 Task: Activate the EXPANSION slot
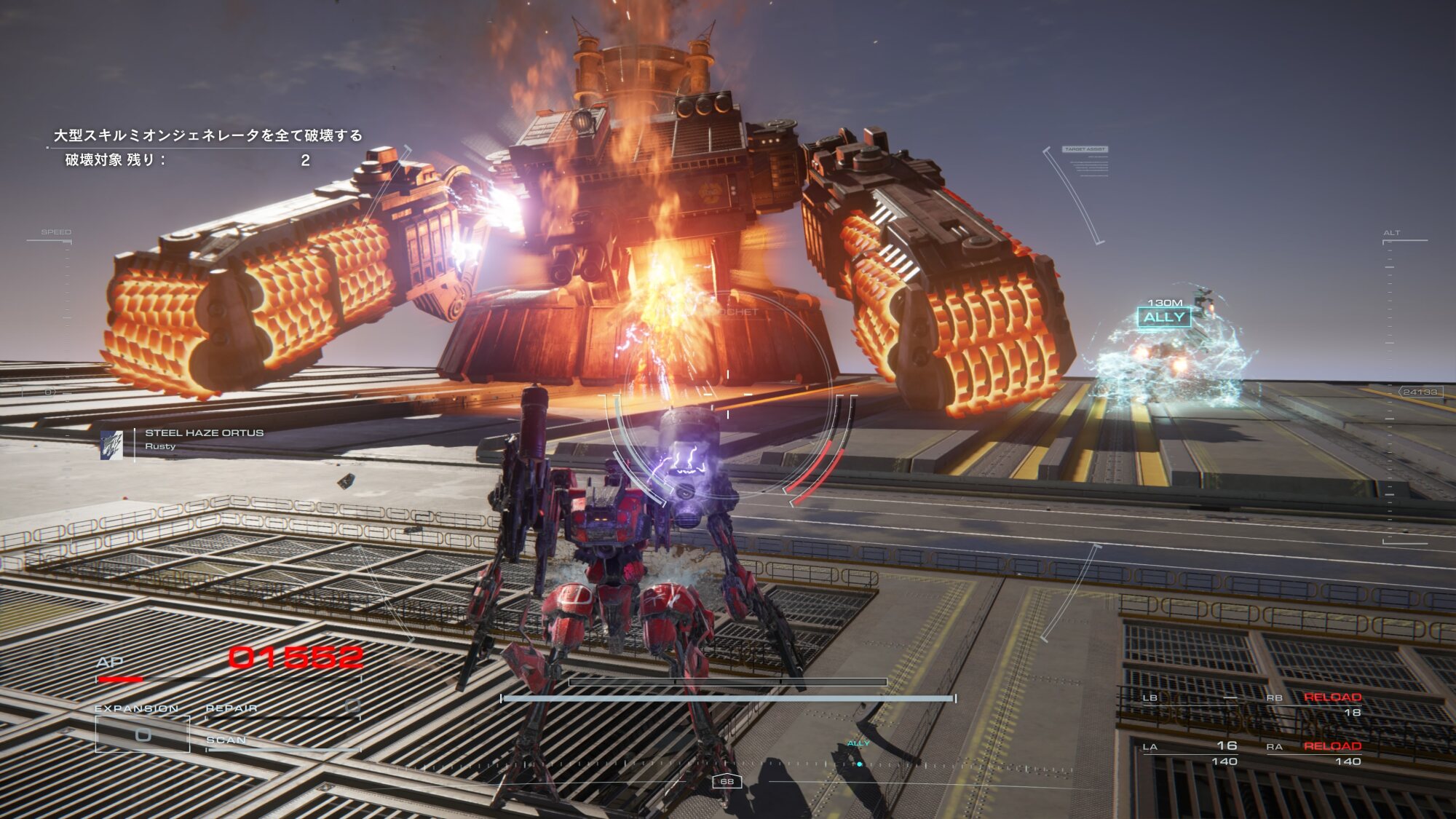point(143,734)
